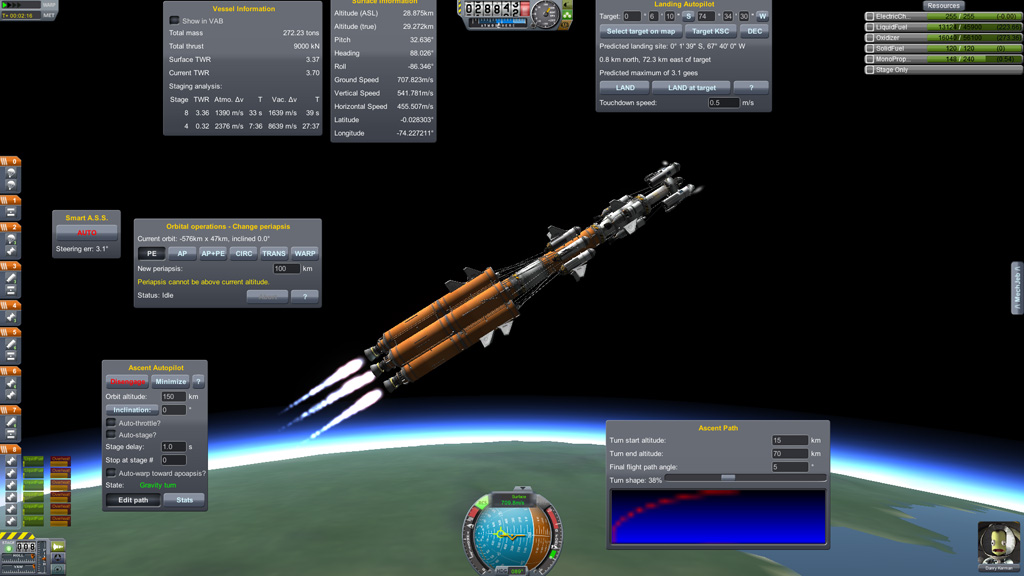Choose the TRANS orbital operation
The image size is (1024, 576).
click(274, 254)
